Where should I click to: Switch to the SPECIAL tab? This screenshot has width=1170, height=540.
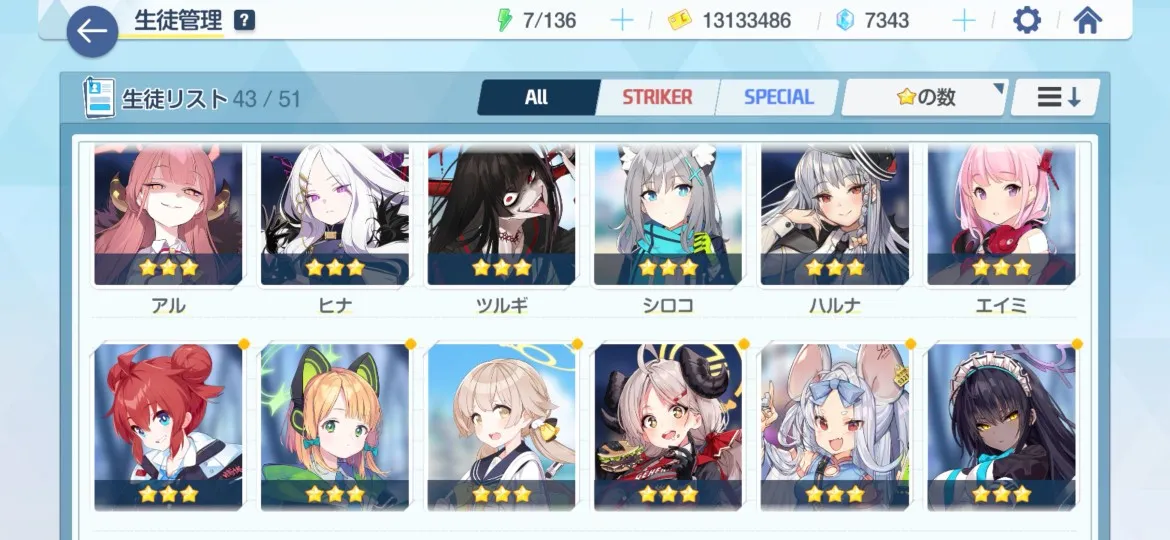pos(778,97)
